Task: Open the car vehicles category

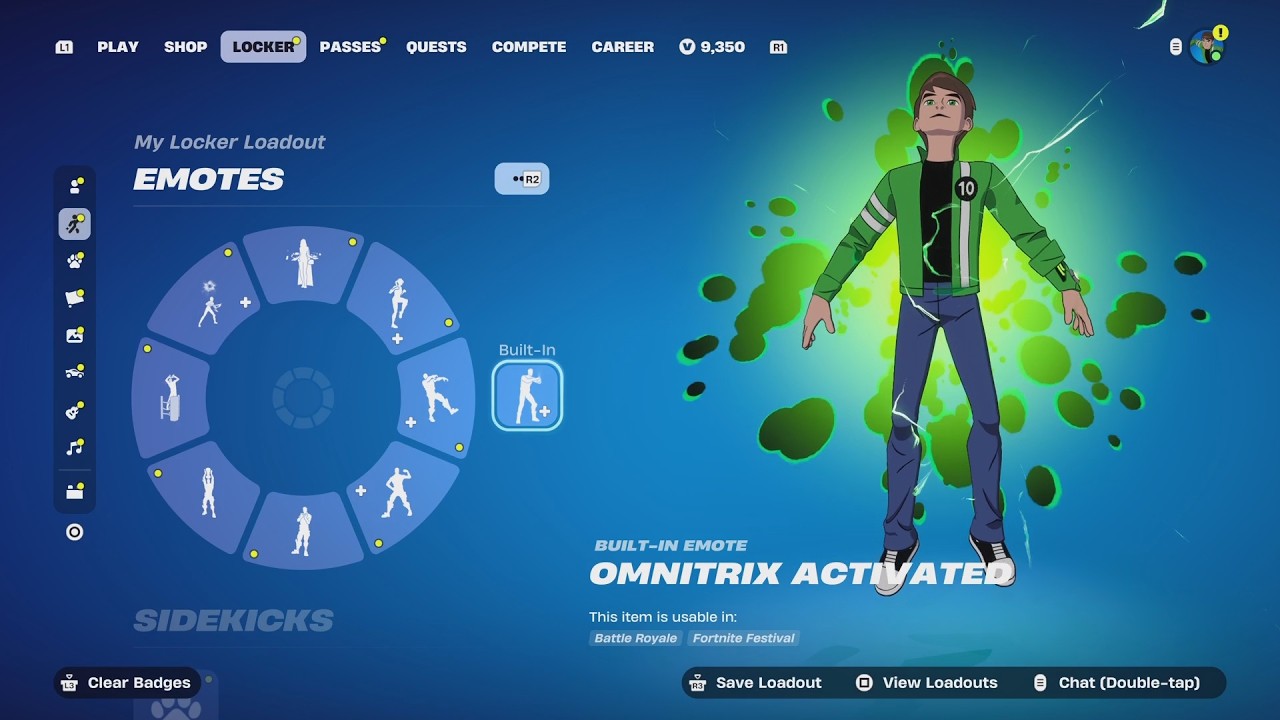Action: tap(75, 373)
